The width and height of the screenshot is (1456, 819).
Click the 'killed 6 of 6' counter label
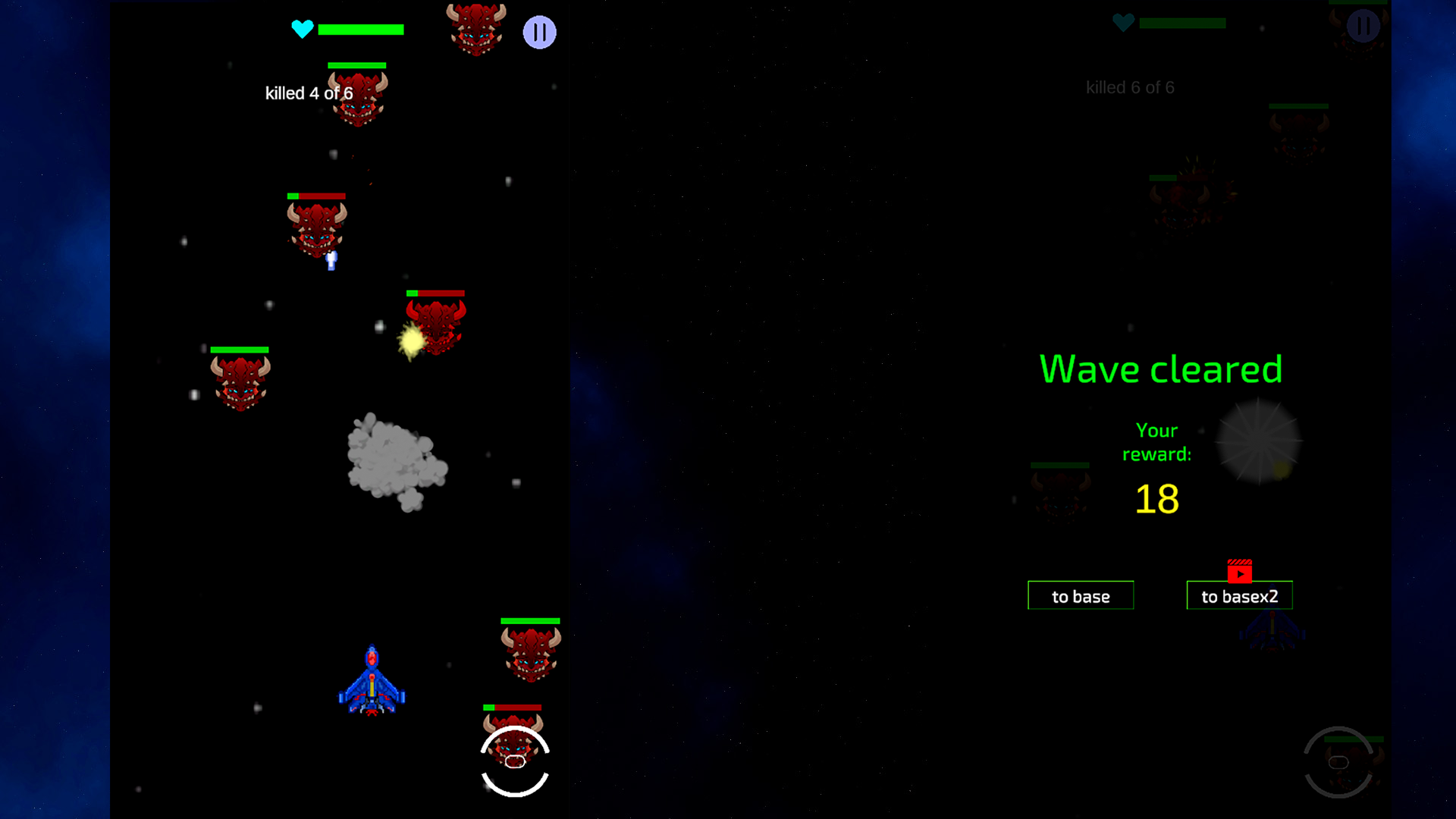point(1129,87)
